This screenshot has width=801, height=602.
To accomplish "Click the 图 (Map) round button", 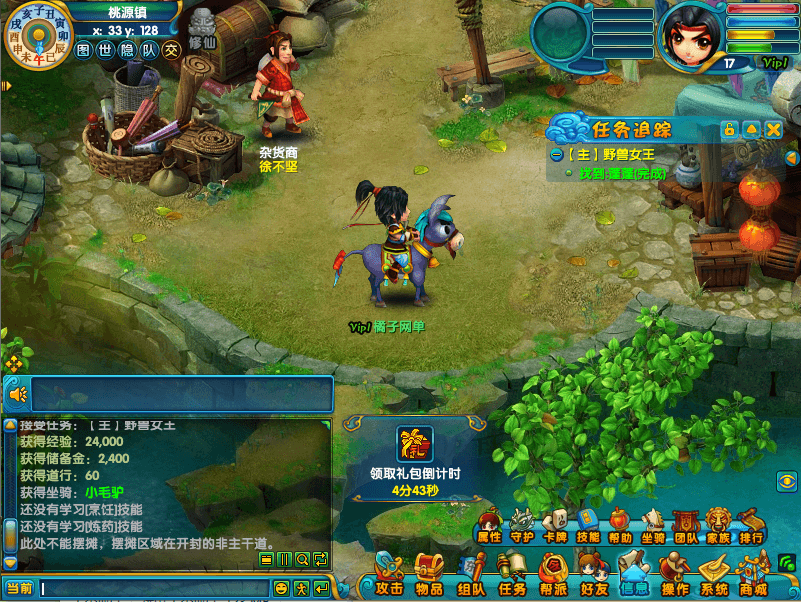I will (x=84, y=49).
